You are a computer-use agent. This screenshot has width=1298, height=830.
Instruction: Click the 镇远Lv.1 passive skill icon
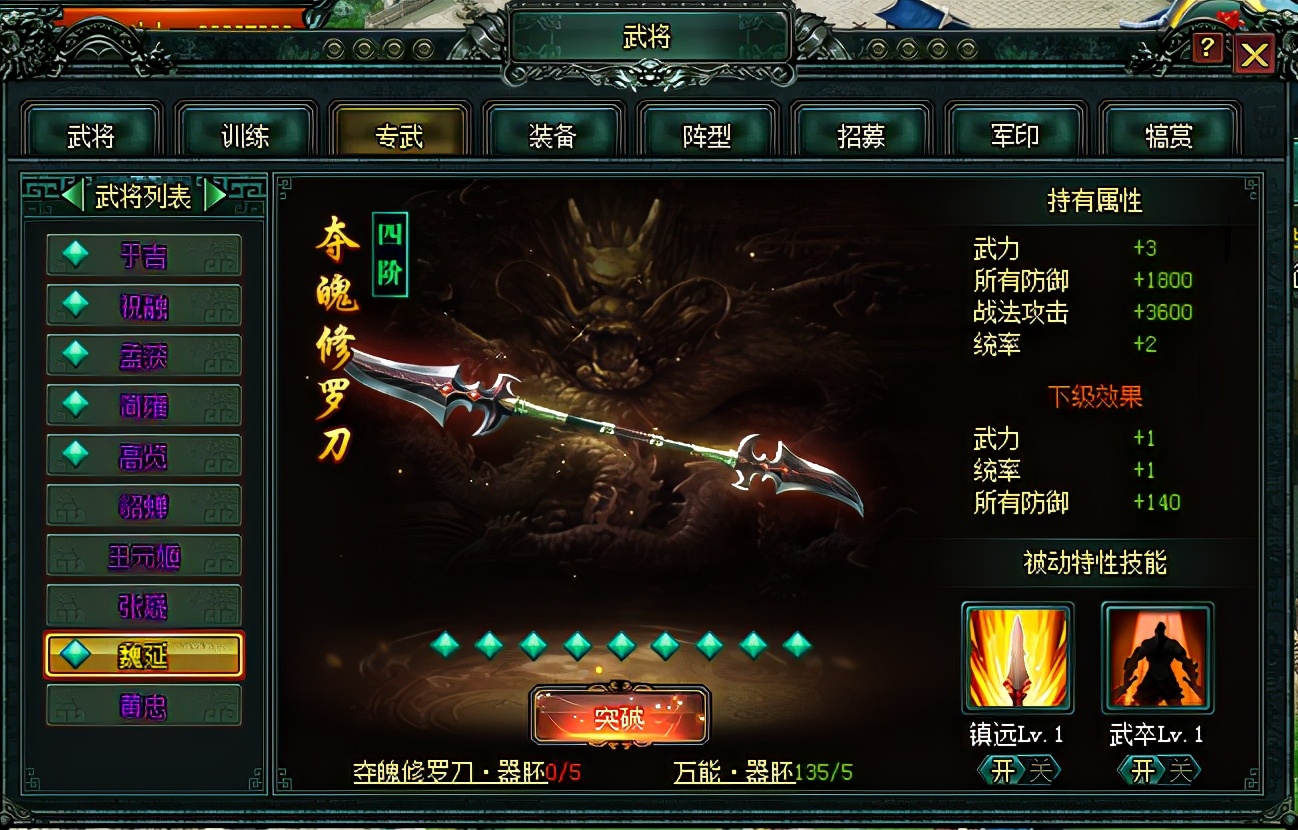click(1017, 657)
